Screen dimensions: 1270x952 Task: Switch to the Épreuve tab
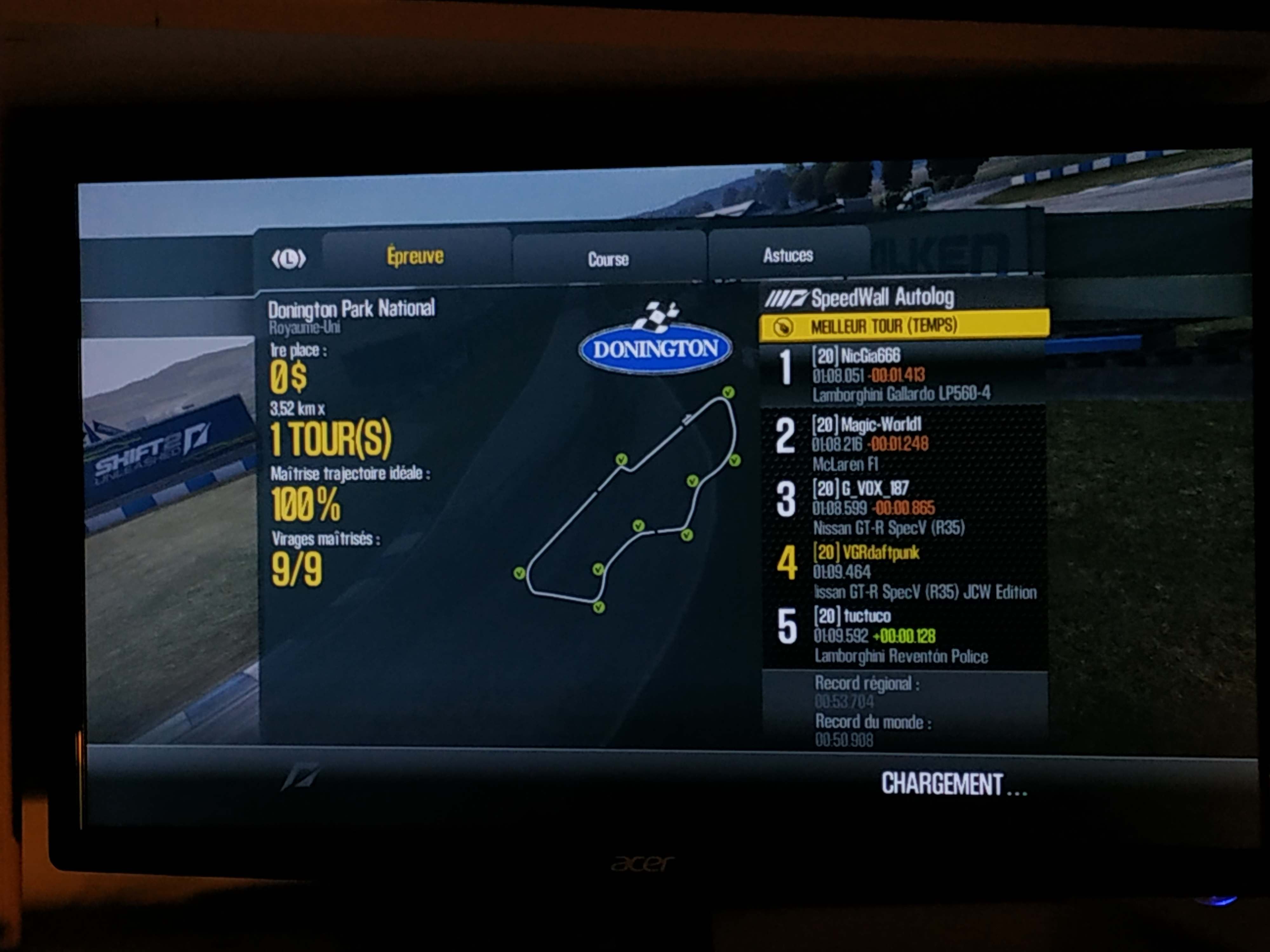tap(415, 256)
